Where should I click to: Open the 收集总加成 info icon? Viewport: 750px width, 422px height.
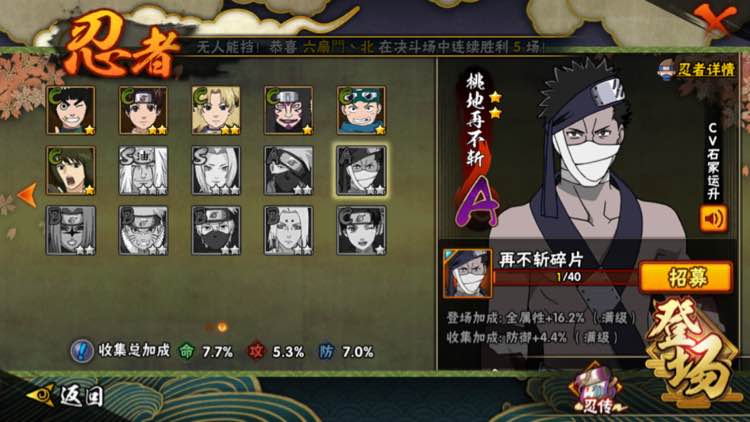[x=82, y=351]
